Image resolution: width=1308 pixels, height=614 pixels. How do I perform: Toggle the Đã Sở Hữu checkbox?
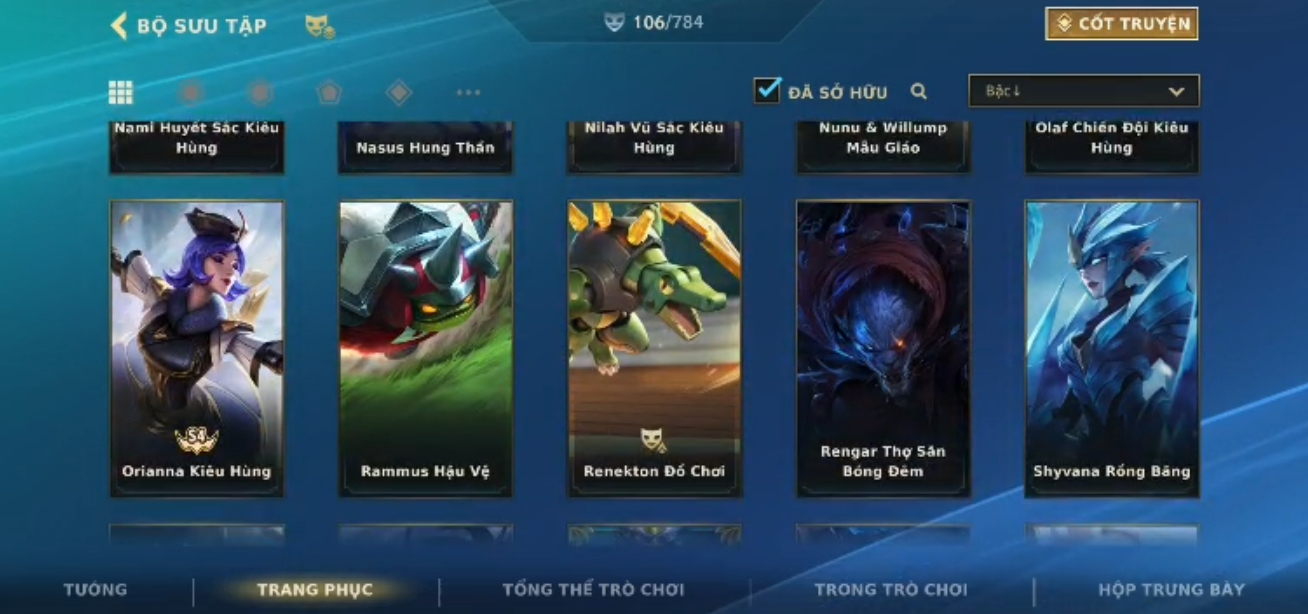(767, 91)
